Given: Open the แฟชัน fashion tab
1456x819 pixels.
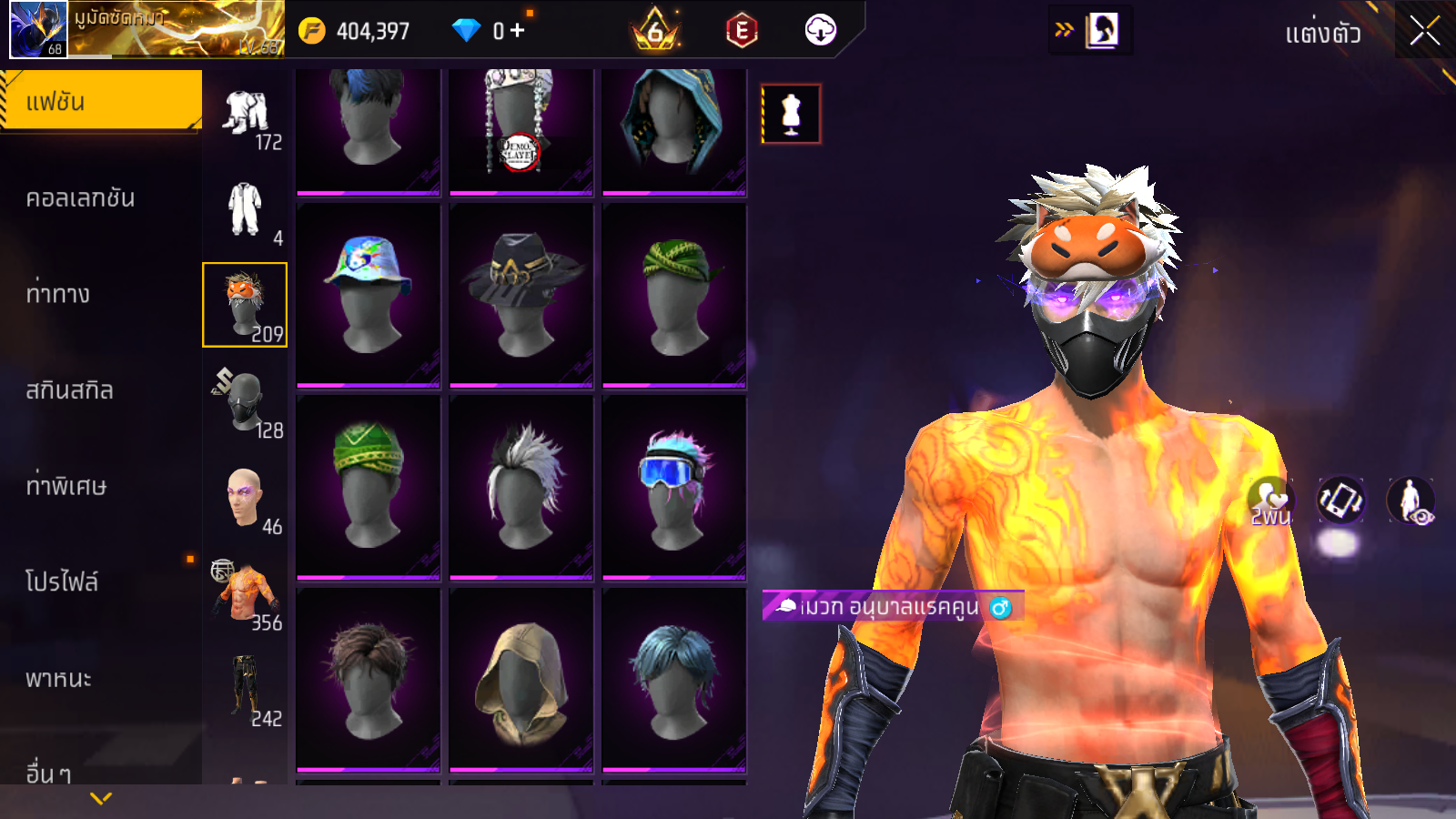Looking at the screenshot, I should pos(100,101).
